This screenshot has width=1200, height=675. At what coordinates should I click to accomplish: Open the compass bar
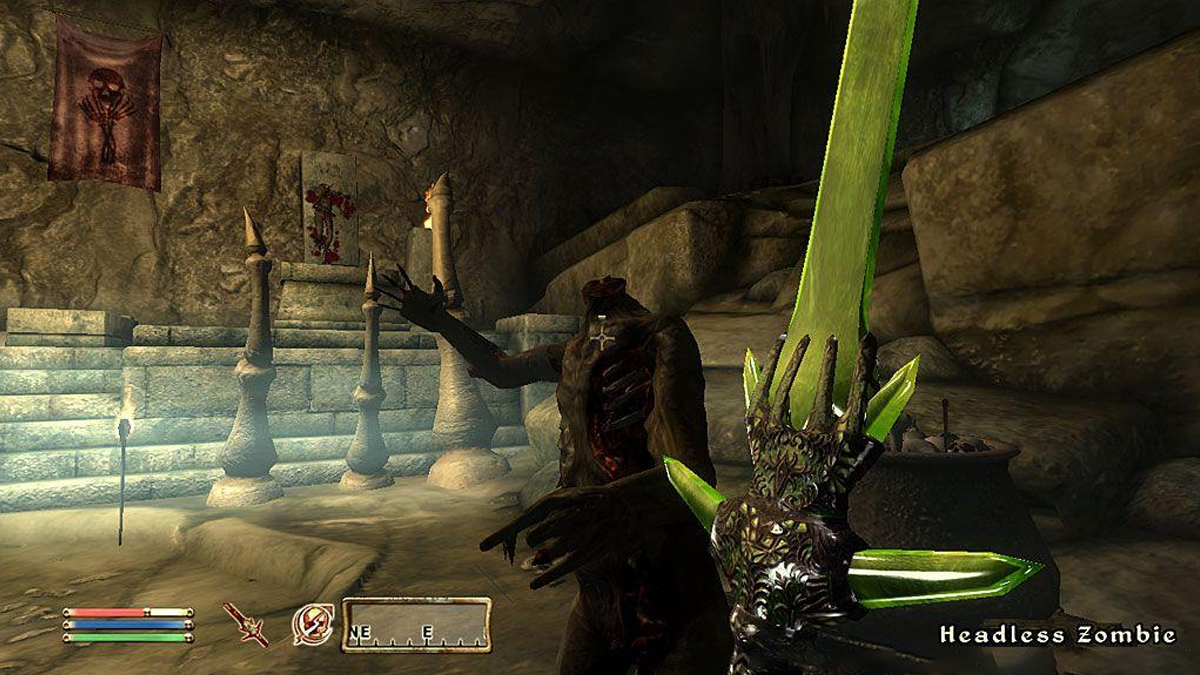click(416, 625)
